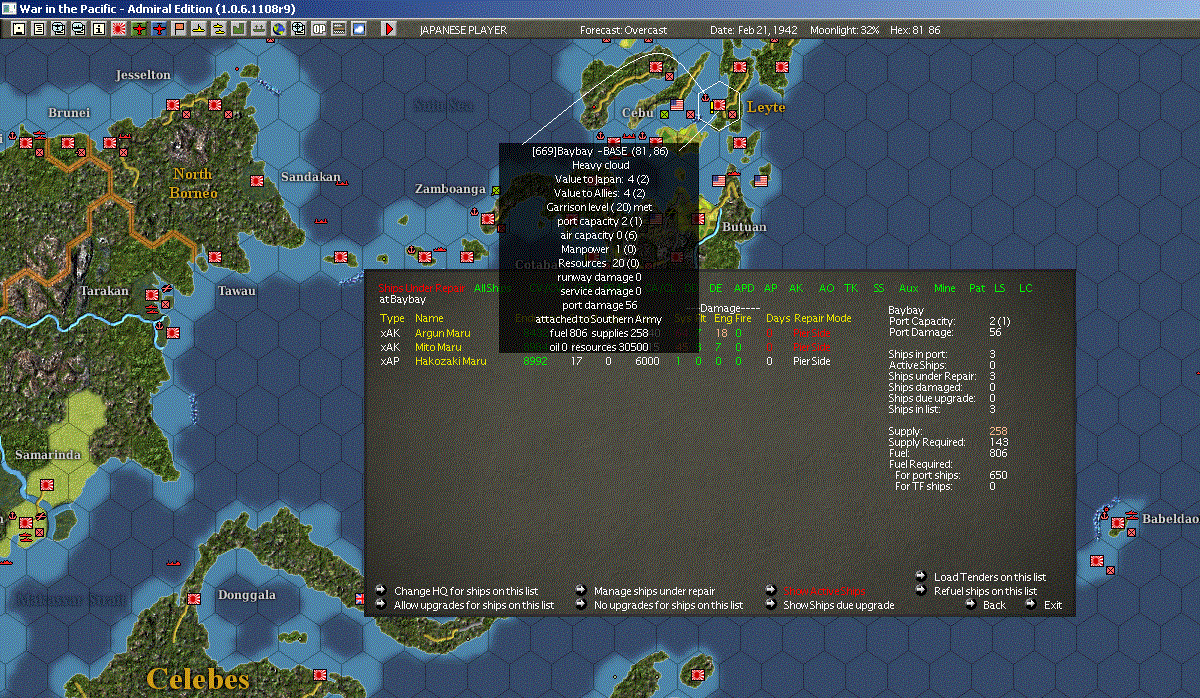Viewport: 1200px width, 698px height.
Task: Click the red end-turn arrow in the toolbar
Action: [390, 29]
